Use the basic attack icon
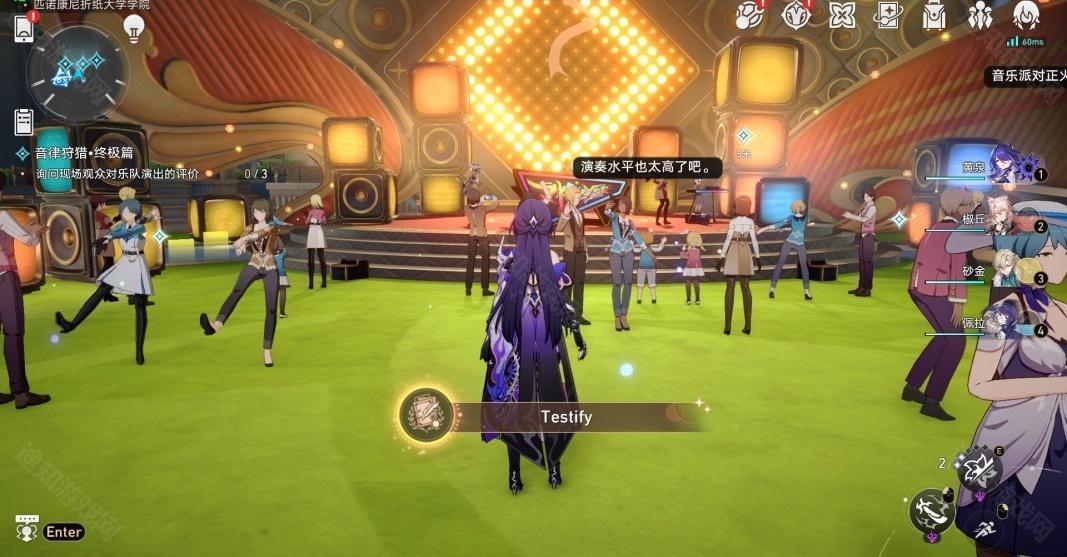Screen dimensions: 1067x557 click(x=933, y=510)
